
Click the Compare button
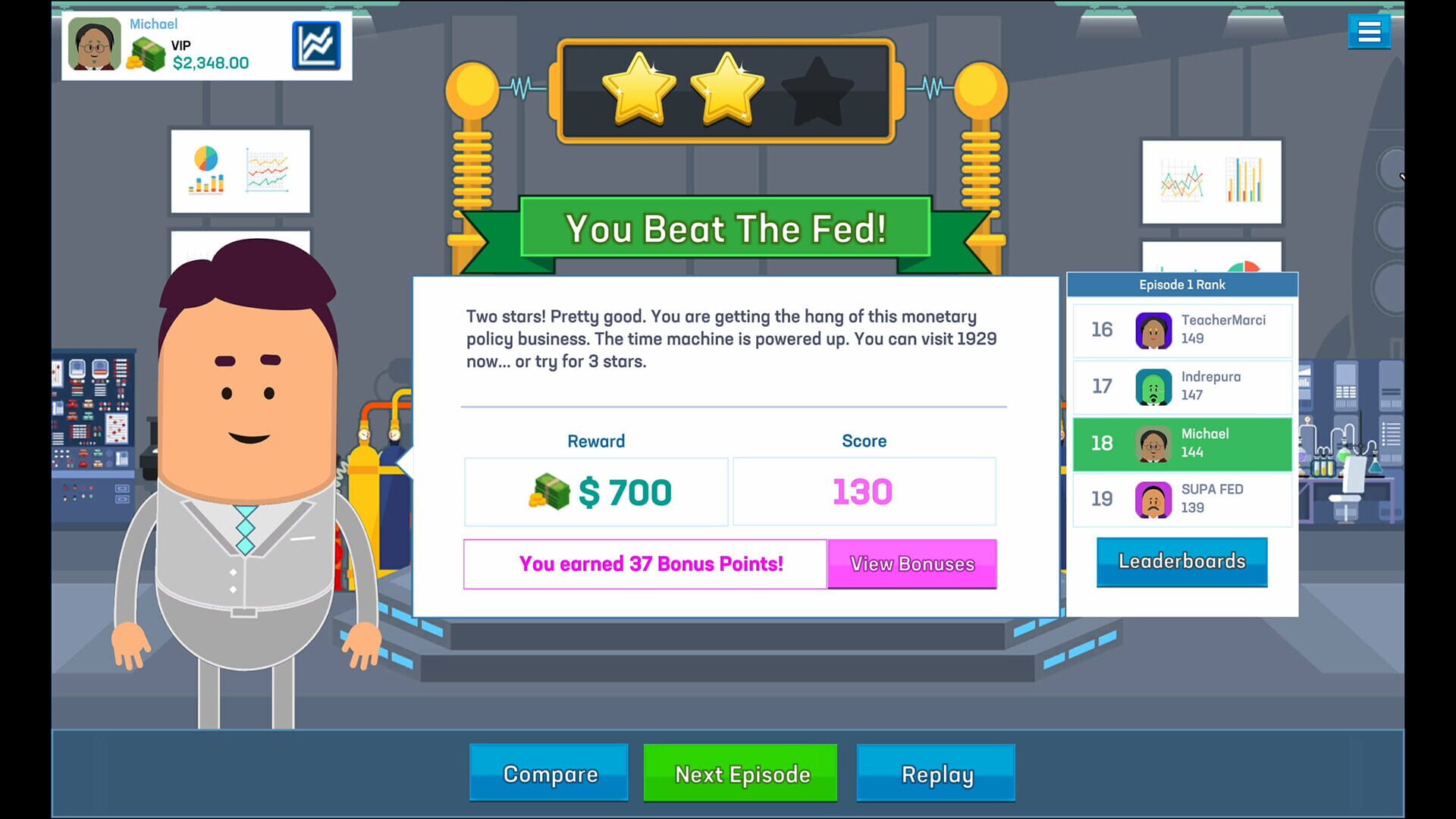[x=548, y=773]
